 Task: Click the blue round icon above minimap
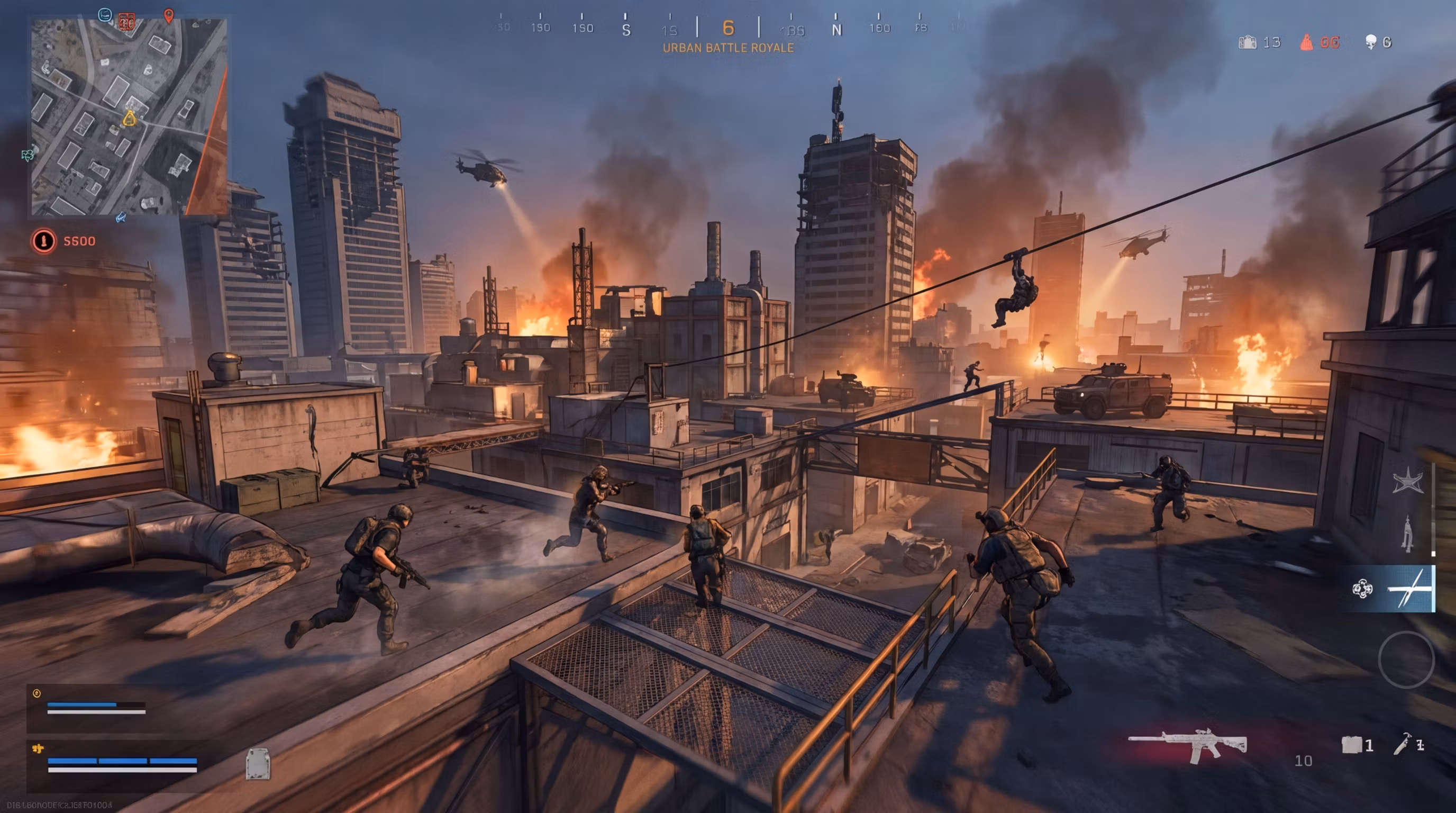105,15
